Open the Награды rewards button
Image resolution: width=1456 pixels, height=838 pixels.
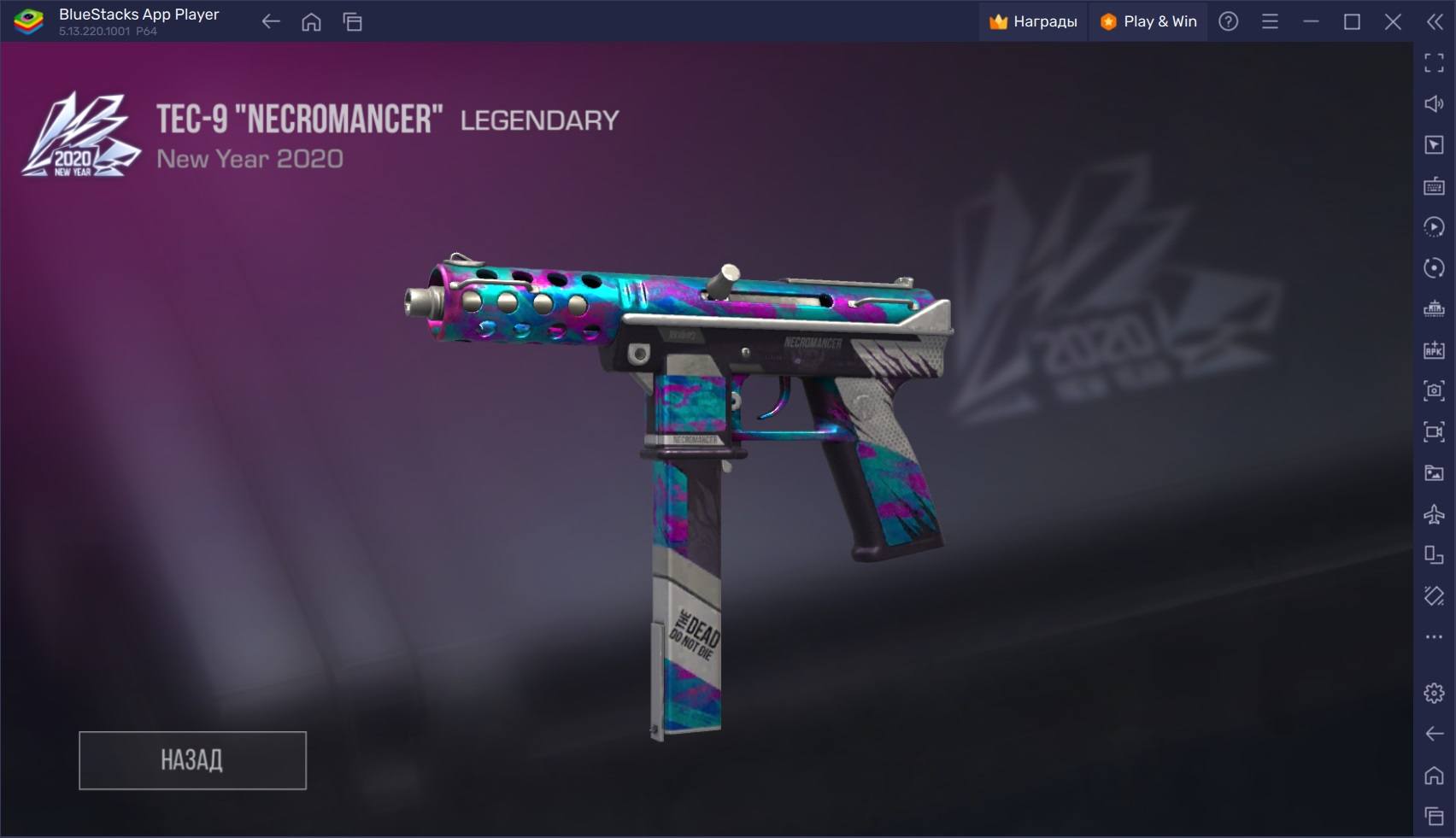[1033, 21]
